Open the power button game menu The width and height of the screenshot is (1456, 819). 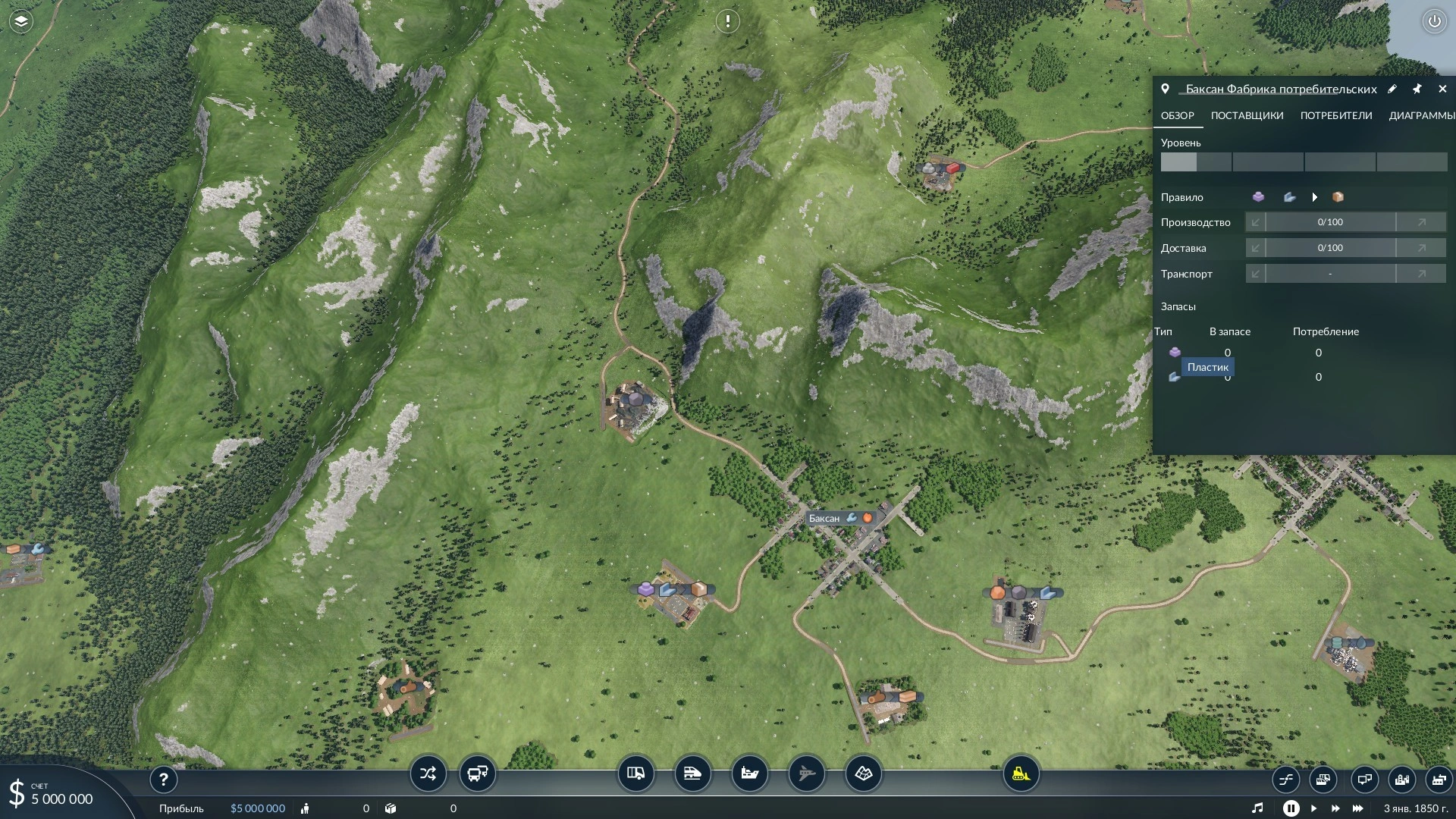tap(1434, 21)
